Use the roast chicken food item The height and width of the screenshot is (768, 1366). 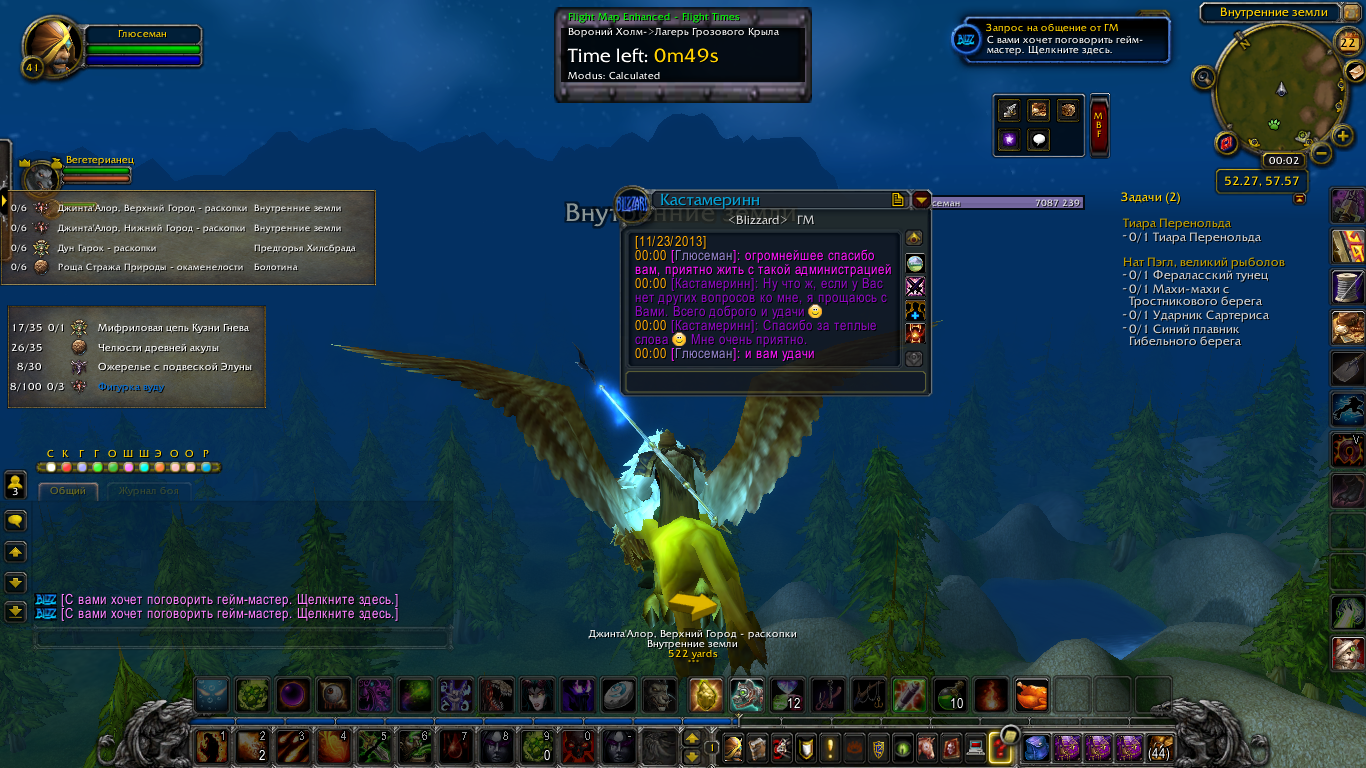1031,693
